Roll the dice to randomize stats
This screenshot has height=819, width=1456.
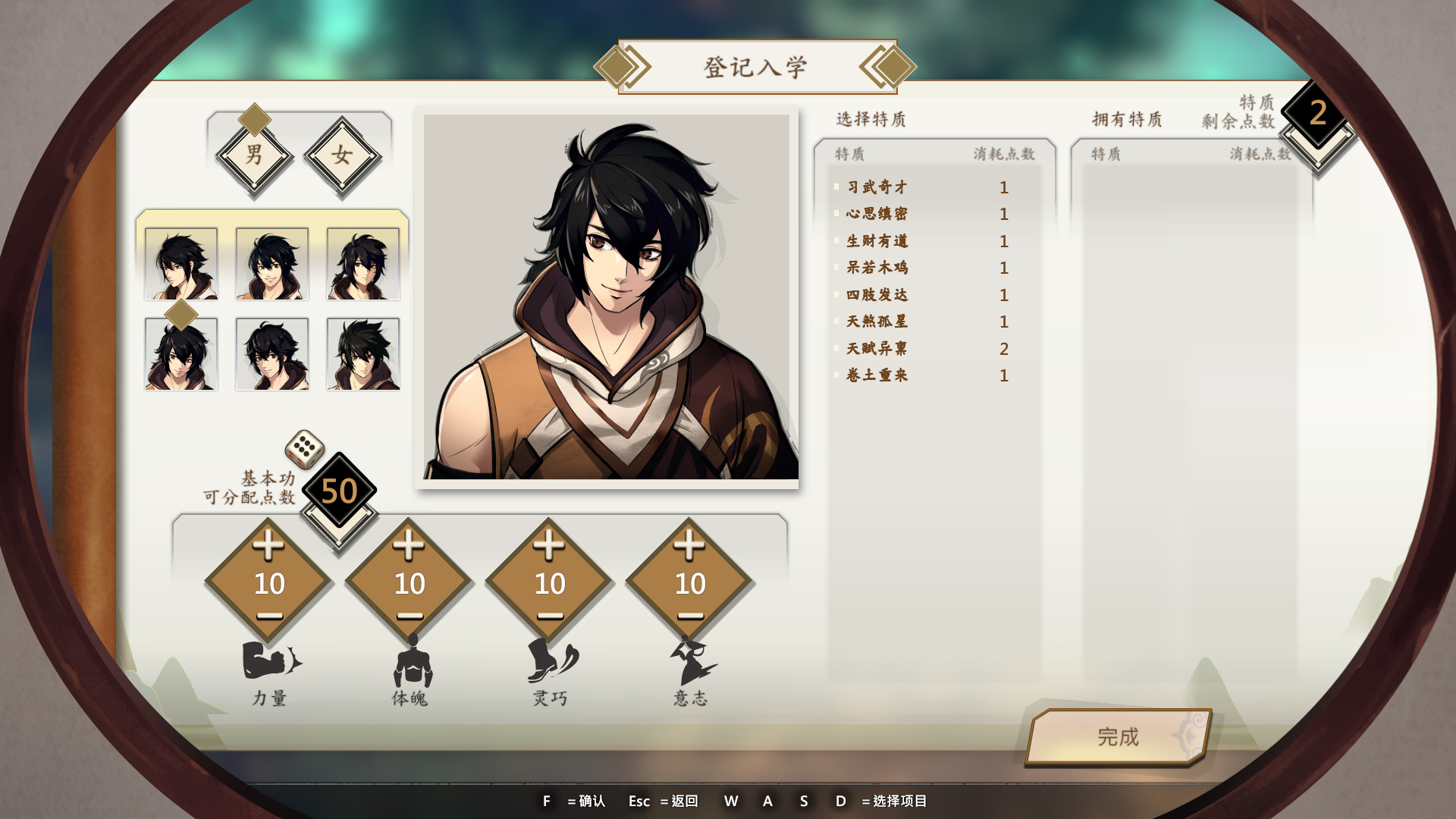click(304, 449)
